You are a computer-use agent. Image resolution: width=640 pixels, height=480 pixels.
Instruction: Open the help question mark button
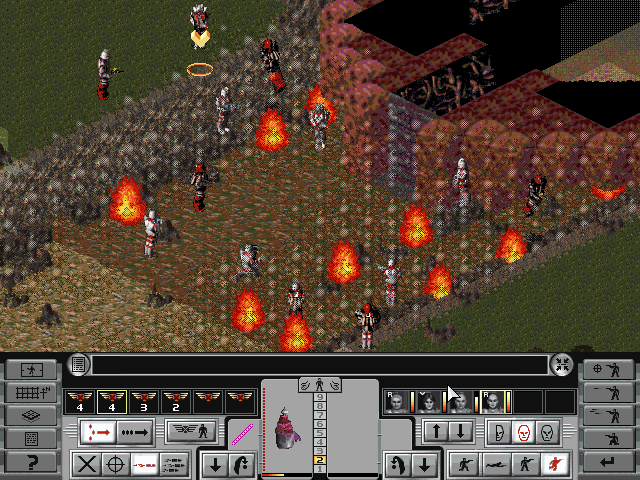31,463
